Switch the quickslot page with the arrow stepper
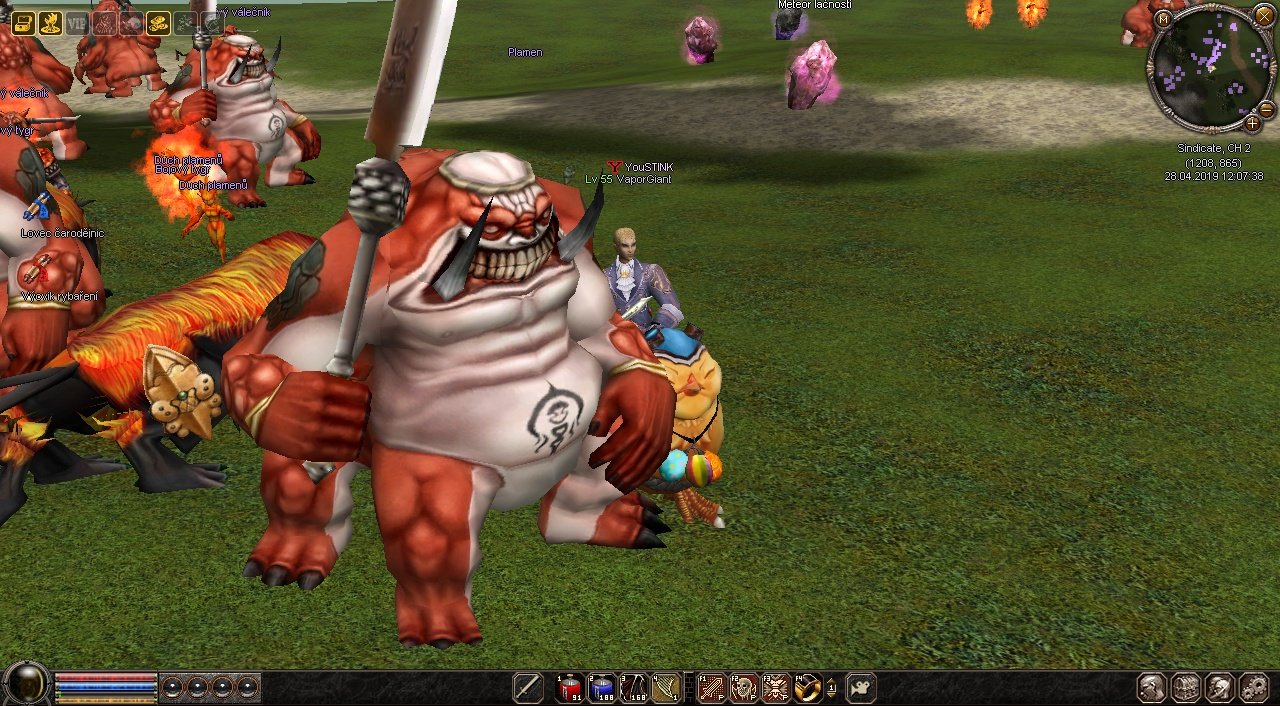This screenshot has width=1280, height=706. coord(832,688)
